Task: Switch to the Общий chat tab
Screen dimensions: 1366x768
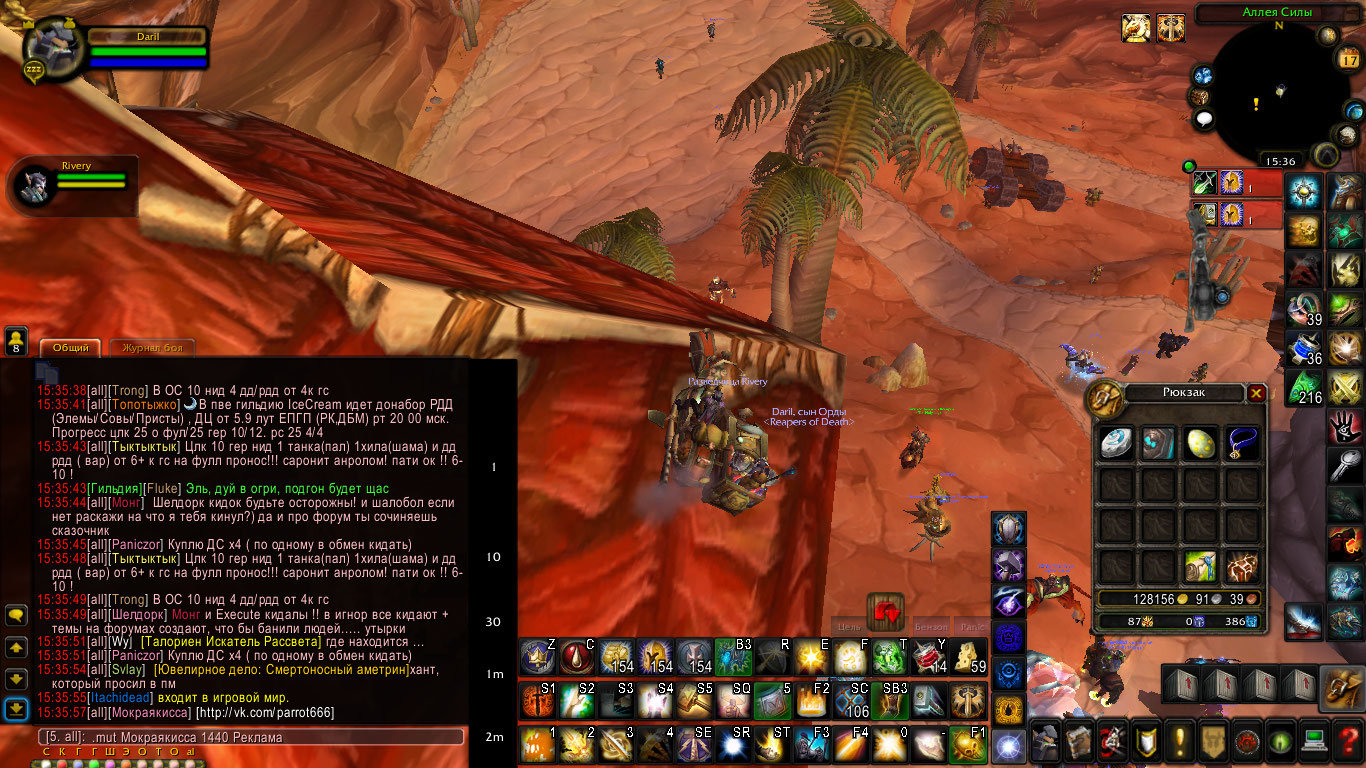Action: 70,348
